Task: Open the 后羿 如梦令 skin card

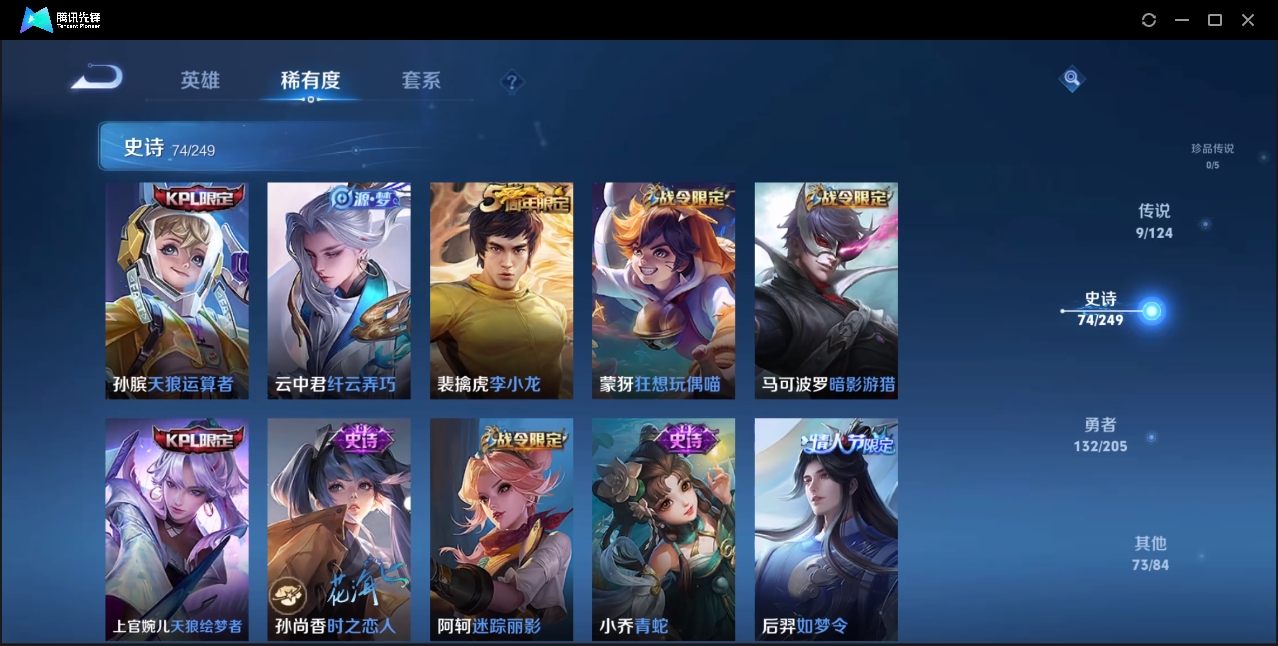Action: pyautogui.click(x=826, y=529)
